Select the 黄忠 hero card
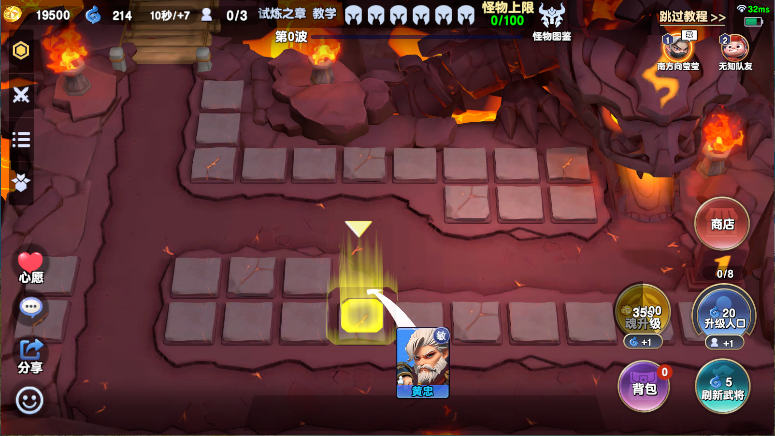This screenshot has height=436, width=775. 422,362
